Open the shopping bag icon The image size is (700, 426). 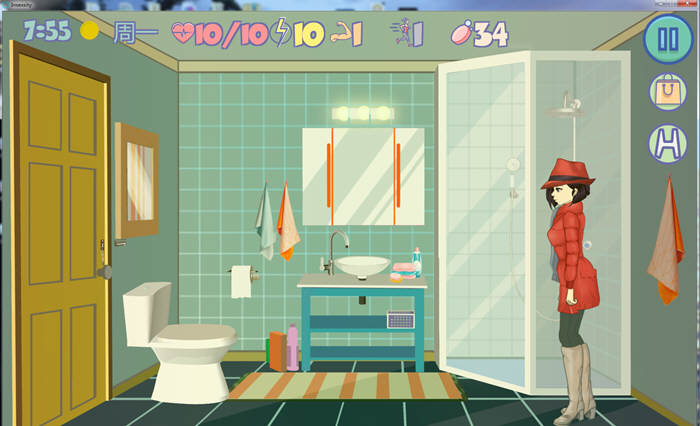(666, 92)
